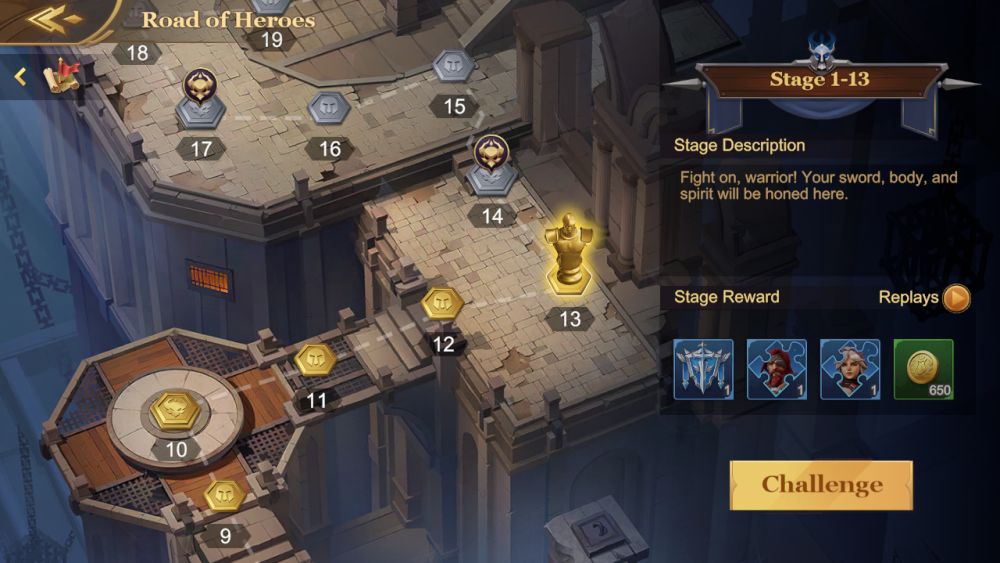This screenshot has height=563, width=1000.
Task: Choose stage 11 node
Action: (x=313, y=360)
